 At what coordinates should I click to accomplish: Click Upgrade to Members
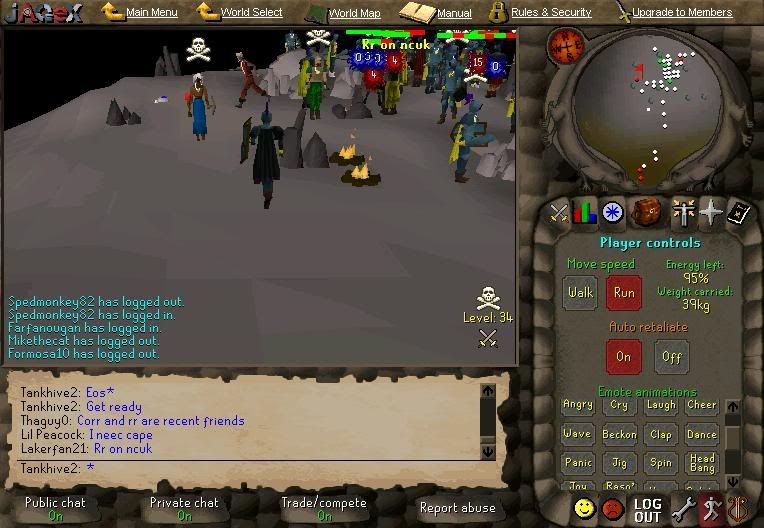pyautogui.click(x=682, y=13)
